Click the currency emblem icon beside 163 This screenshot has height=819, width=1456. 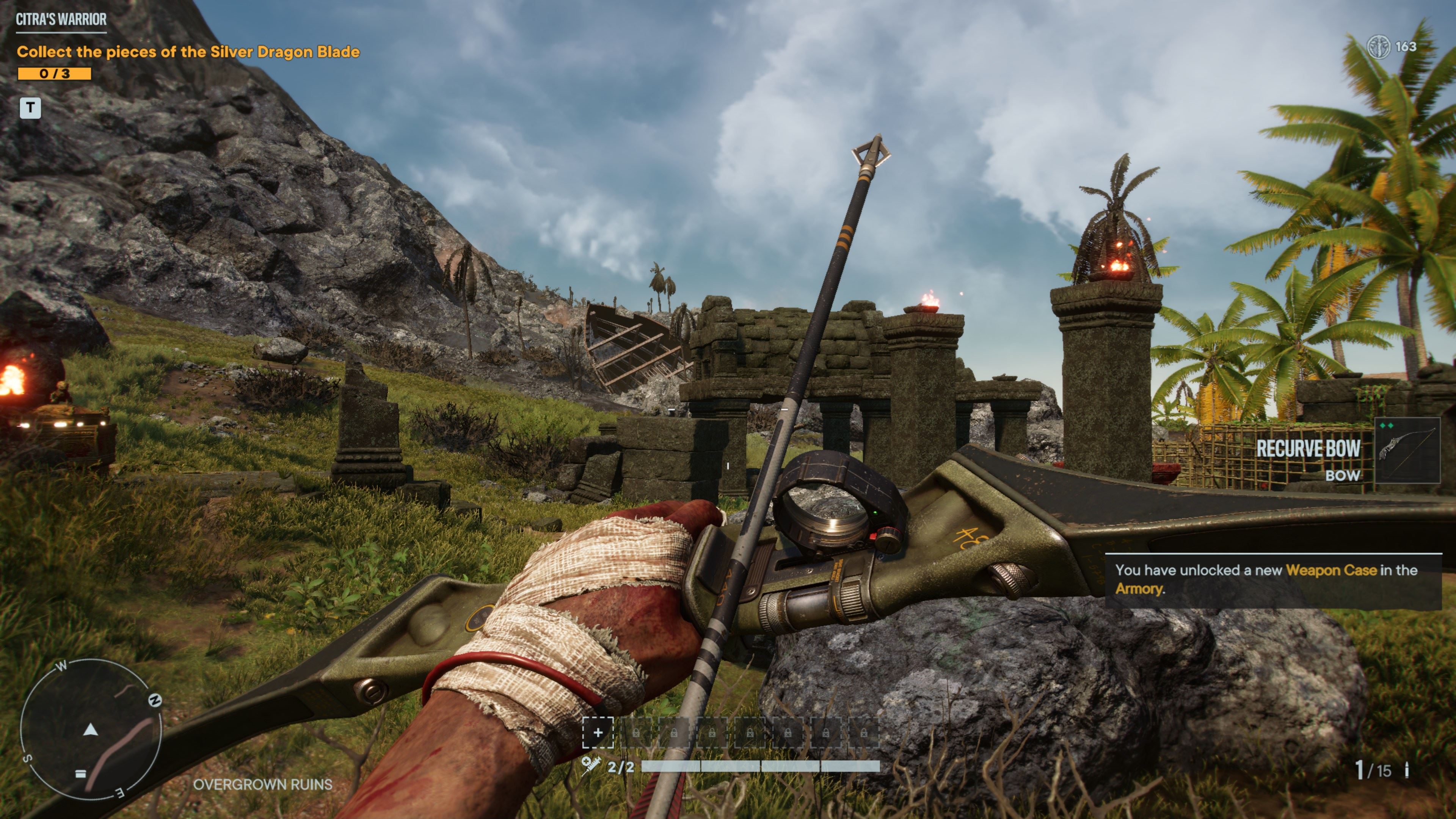coord(1379,47)
